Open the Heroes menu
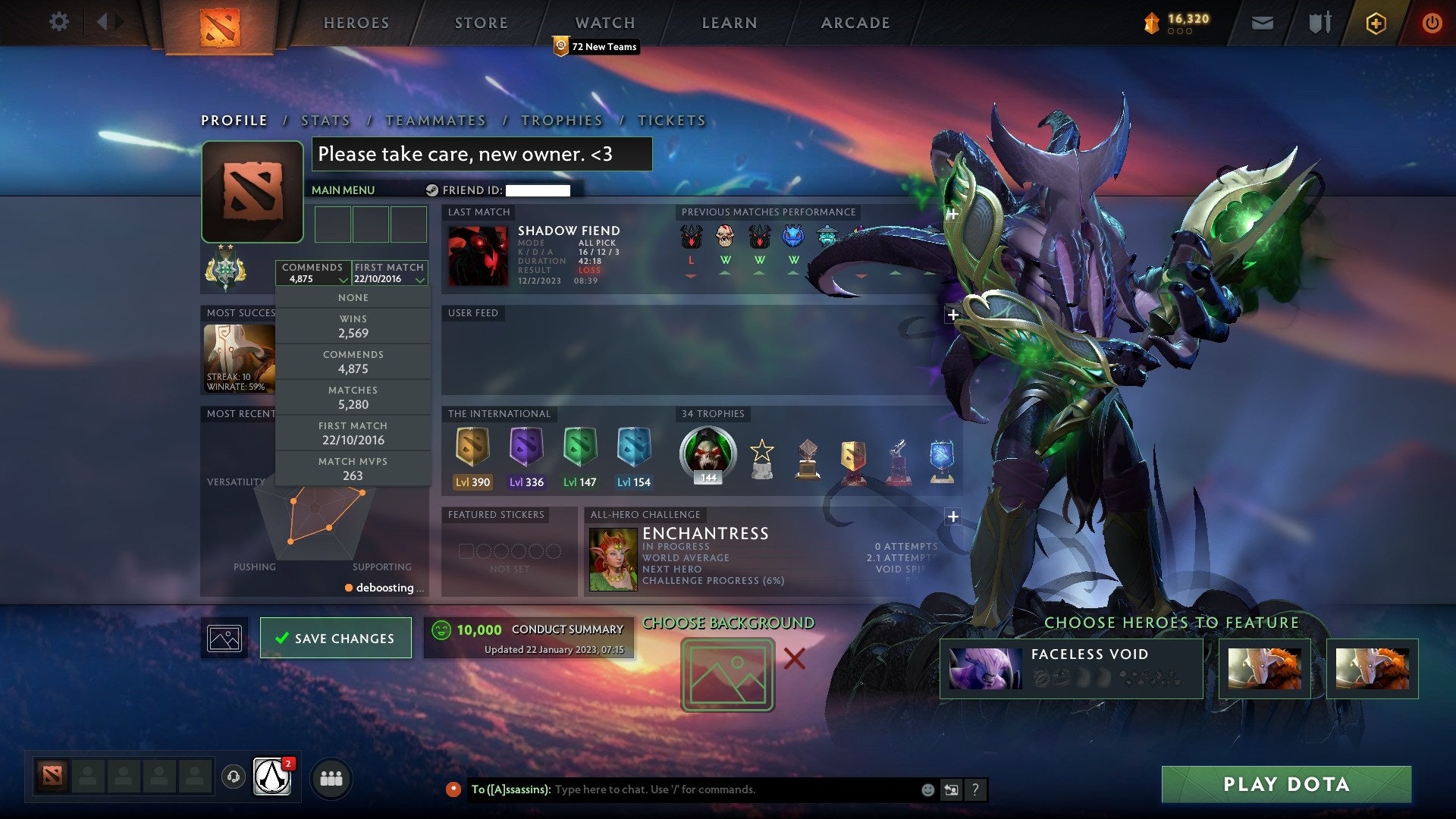Screen dimensions: 1456x819 (x=356, y=23)
